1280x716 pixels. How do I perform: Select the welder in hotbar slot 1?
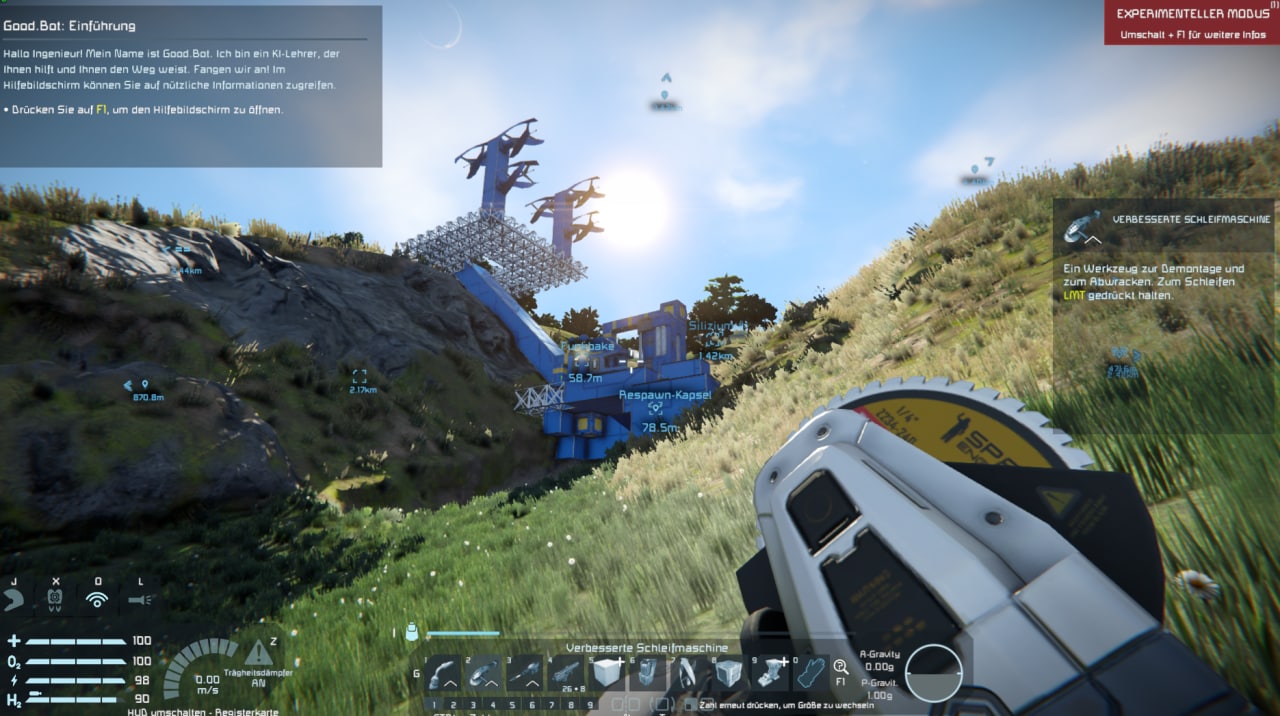click(442, 673)
